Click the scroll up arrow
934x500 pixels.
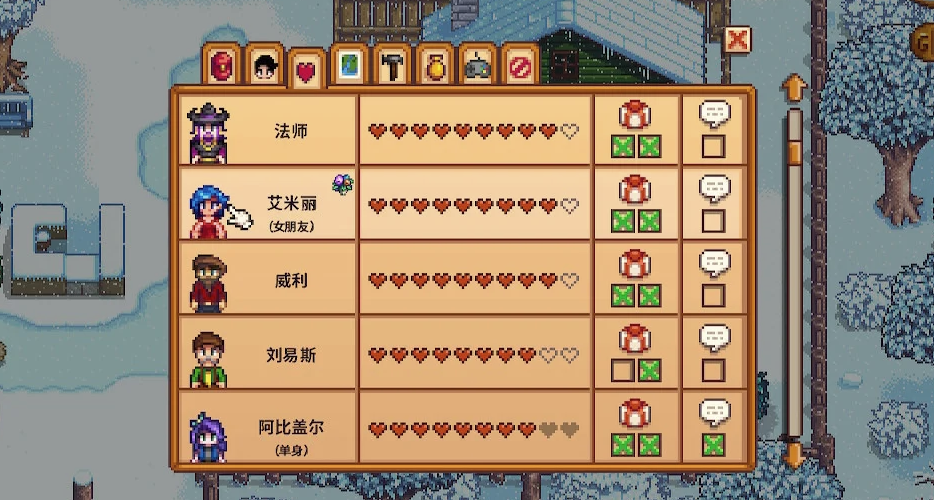coord(795,86)
